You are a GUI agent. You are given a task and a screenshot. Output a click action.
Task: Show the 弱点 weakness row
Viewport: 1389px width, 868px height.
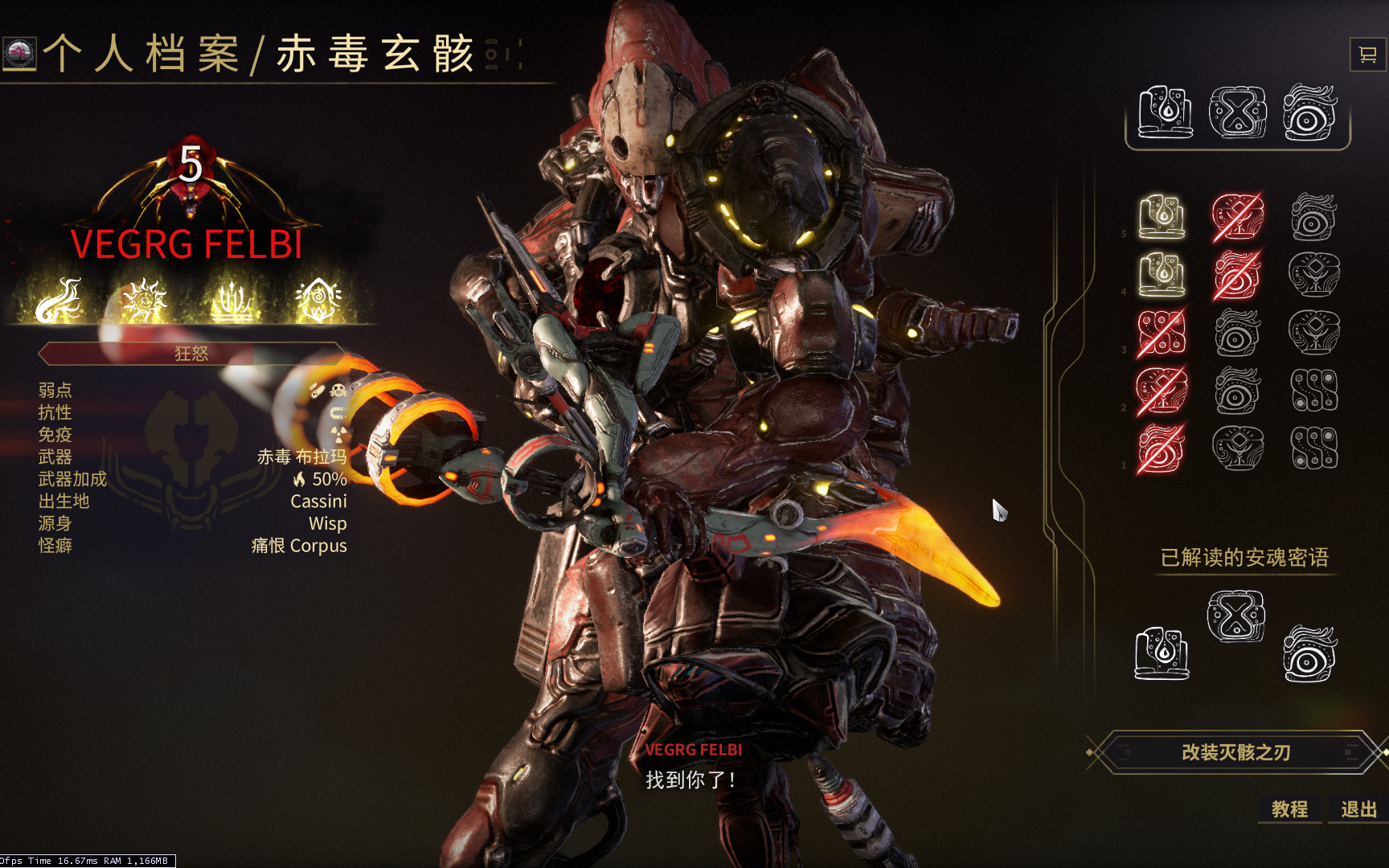pos(55,391)
